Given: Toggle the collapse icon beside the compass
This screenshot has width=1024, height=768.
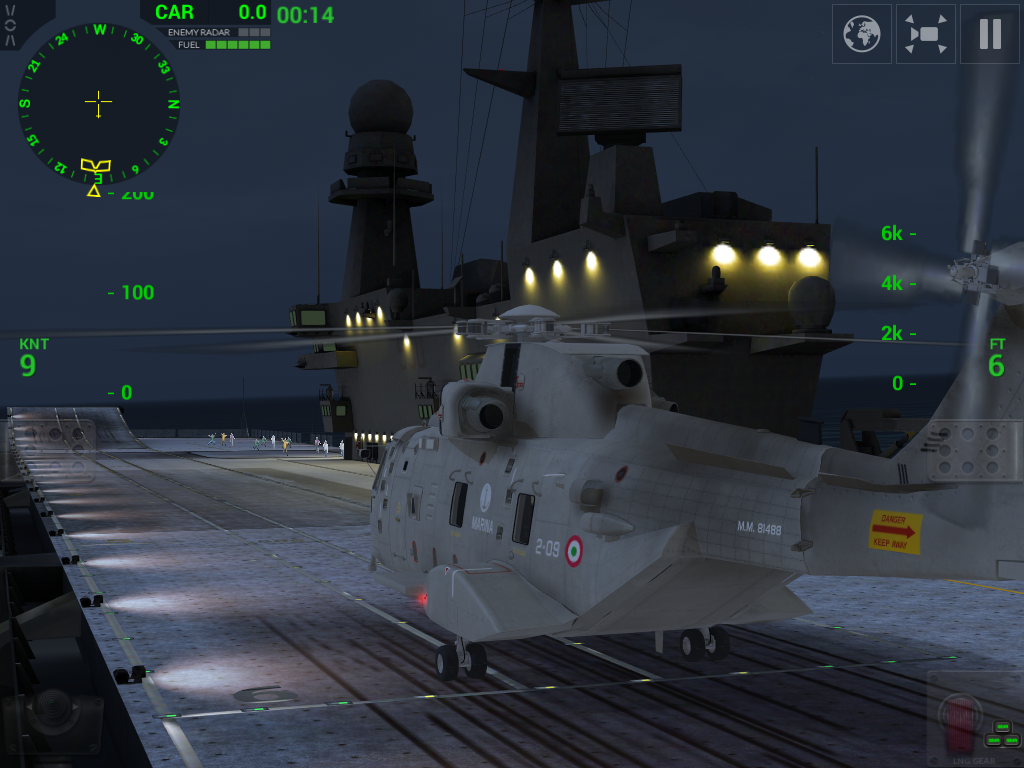Looking at the screenshot, I should 10,24.
